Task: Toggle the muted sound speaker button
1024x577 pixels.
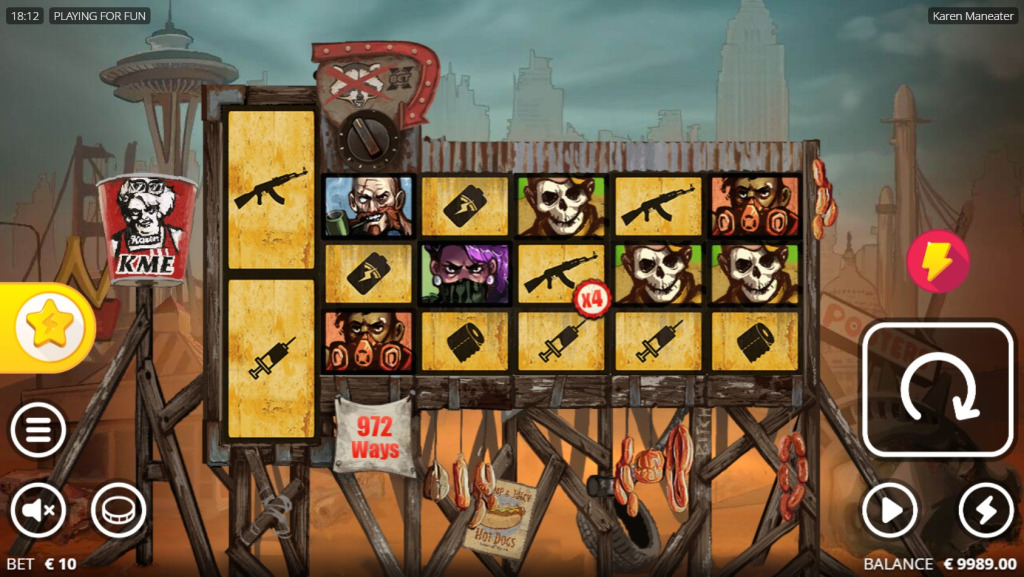Action: point(38,511)
